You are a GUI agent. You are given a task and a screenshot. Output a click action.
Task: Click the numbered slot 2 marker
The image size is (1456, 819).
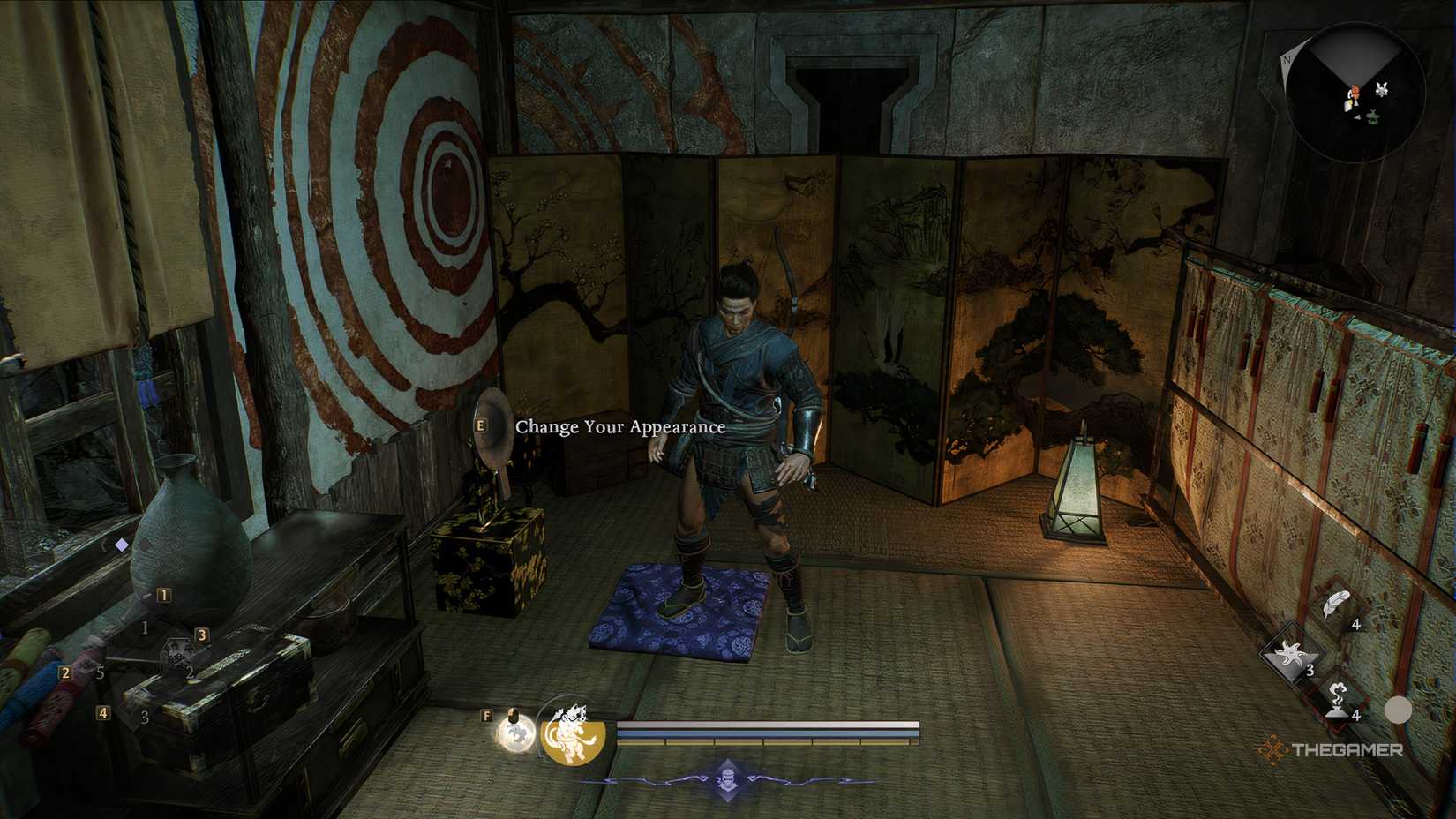tap(65, 672)
